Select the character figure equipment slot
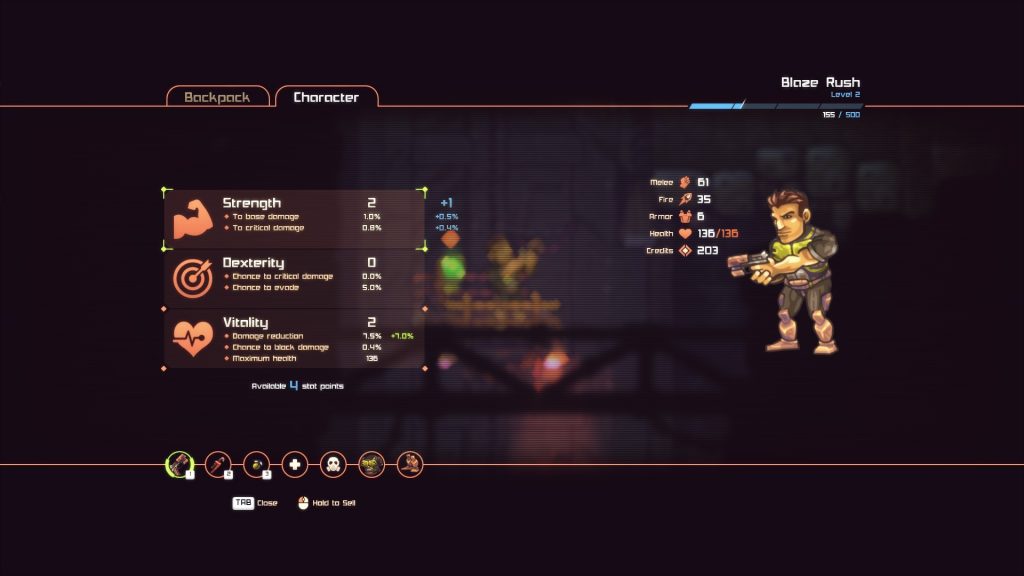 point(410,464)
